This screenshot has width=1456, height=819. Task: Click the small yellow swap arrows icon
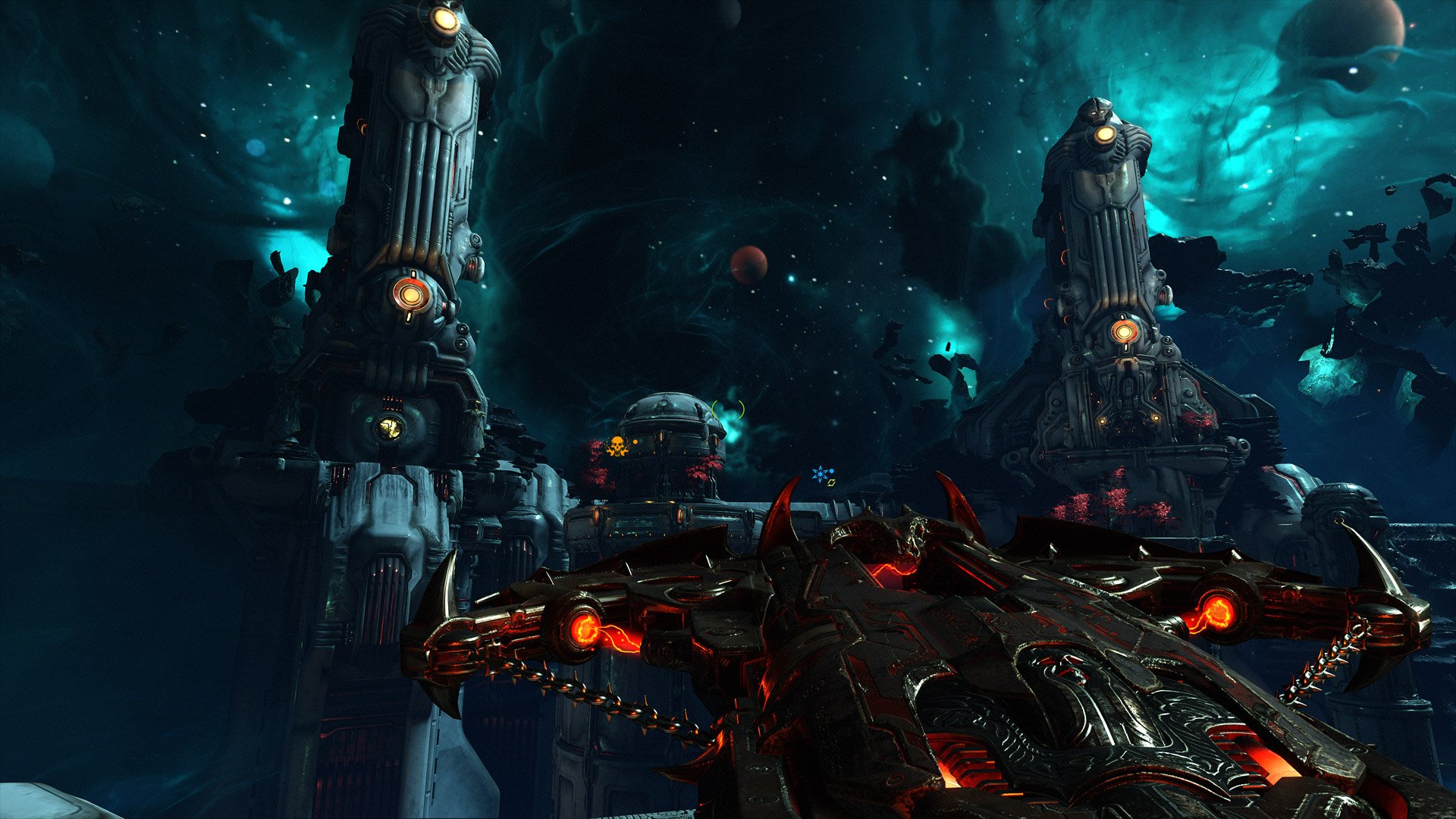point(831,482)
